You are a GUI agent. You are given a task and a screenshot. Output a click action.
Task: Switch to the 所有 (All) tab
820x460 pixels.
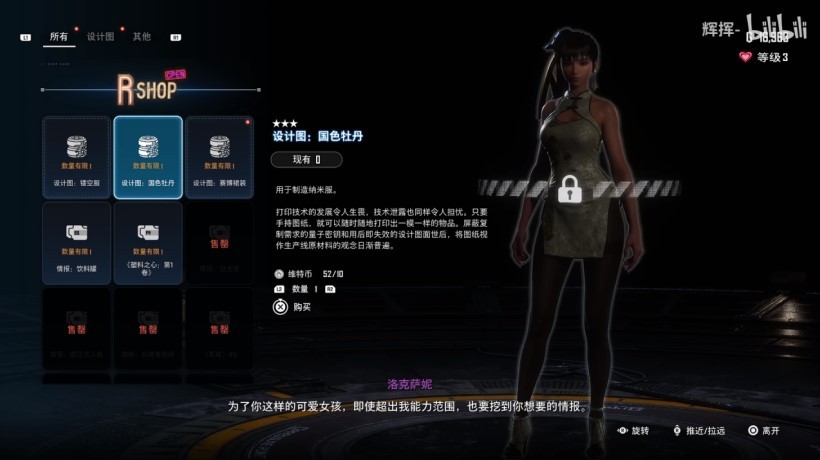tap(58, 37)
